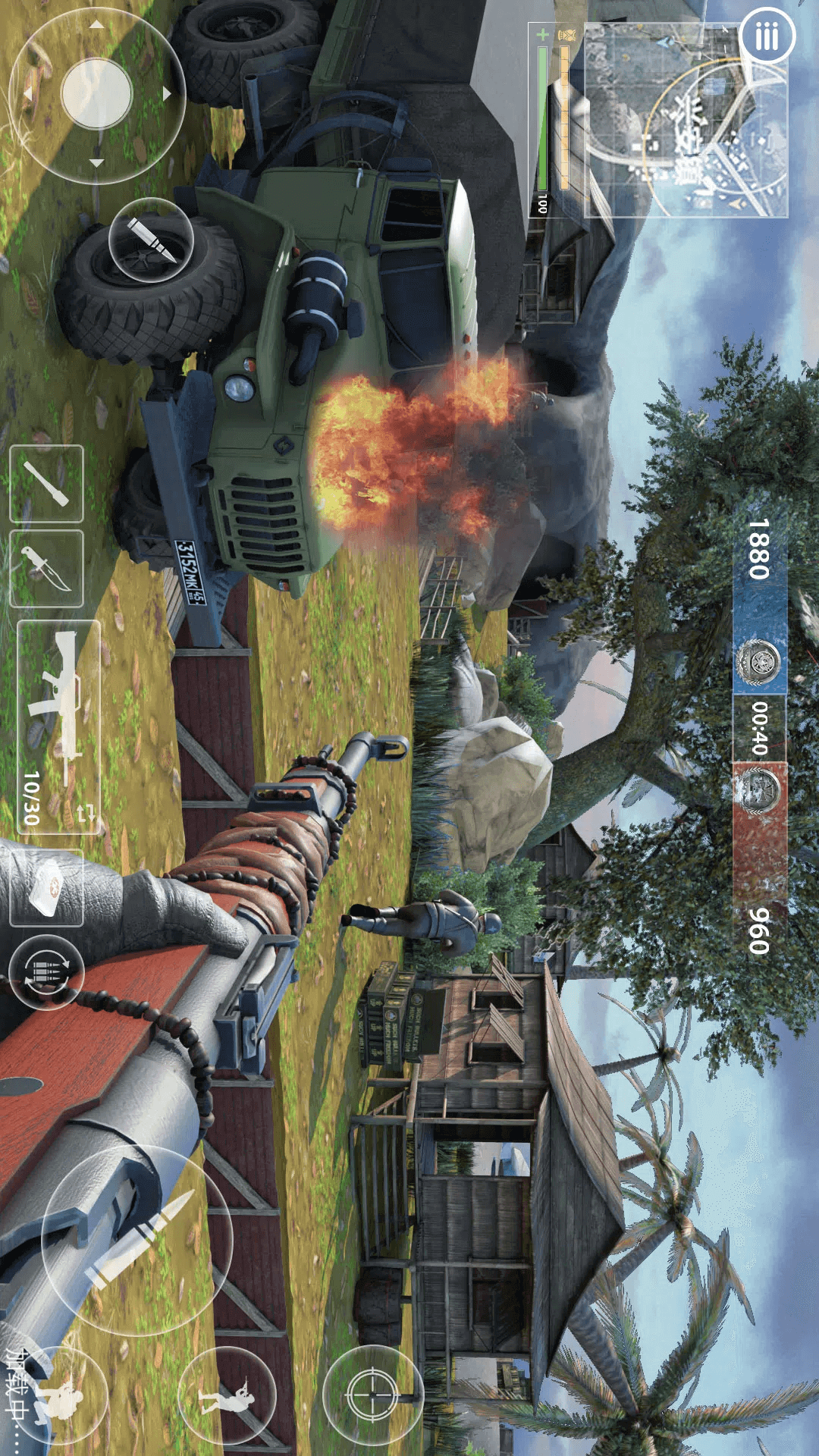Fire using the large bullet button
The height and width of the screenshot is (1456, 819).
136,1230
